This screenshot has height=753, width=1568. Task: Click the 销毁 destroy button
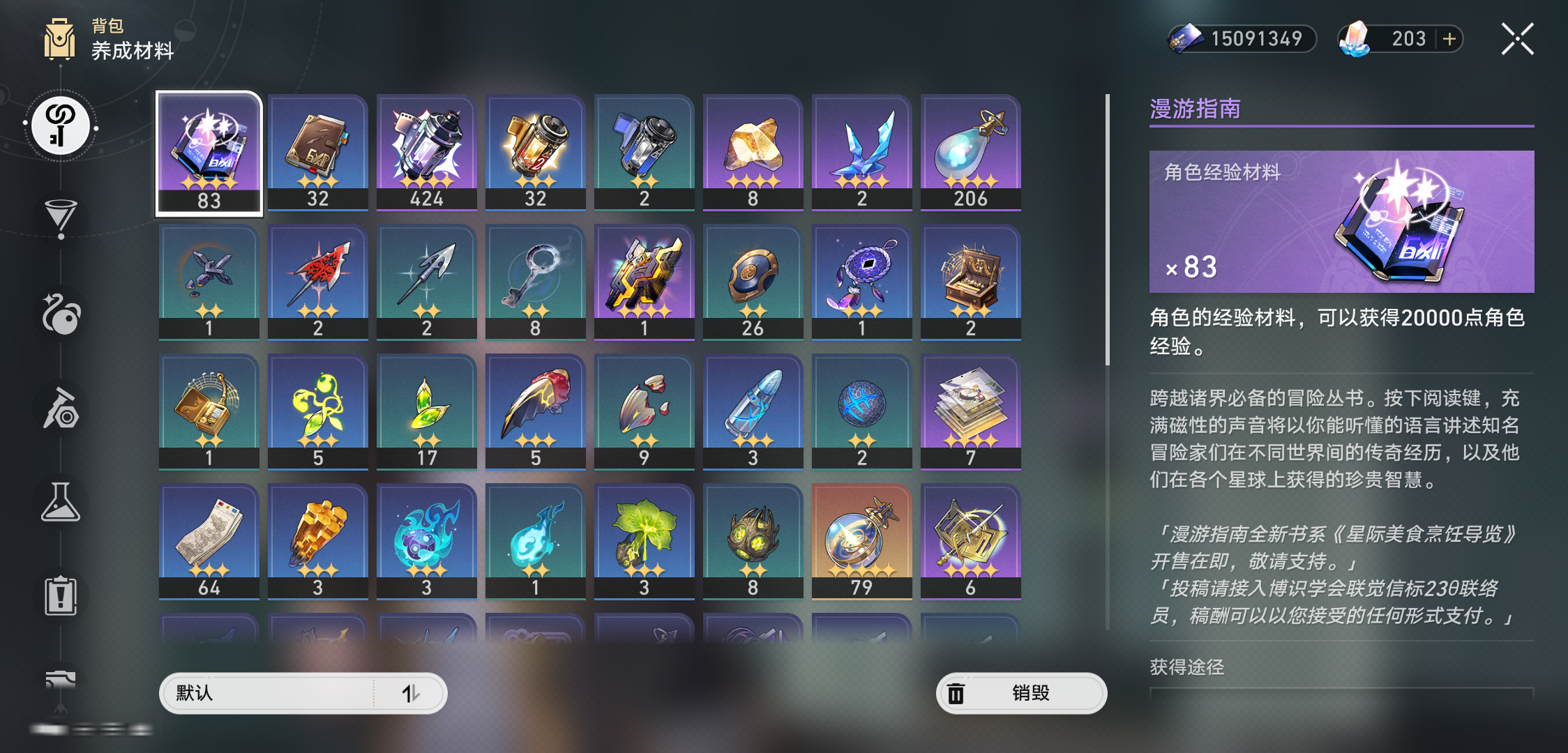[1021, 693]
